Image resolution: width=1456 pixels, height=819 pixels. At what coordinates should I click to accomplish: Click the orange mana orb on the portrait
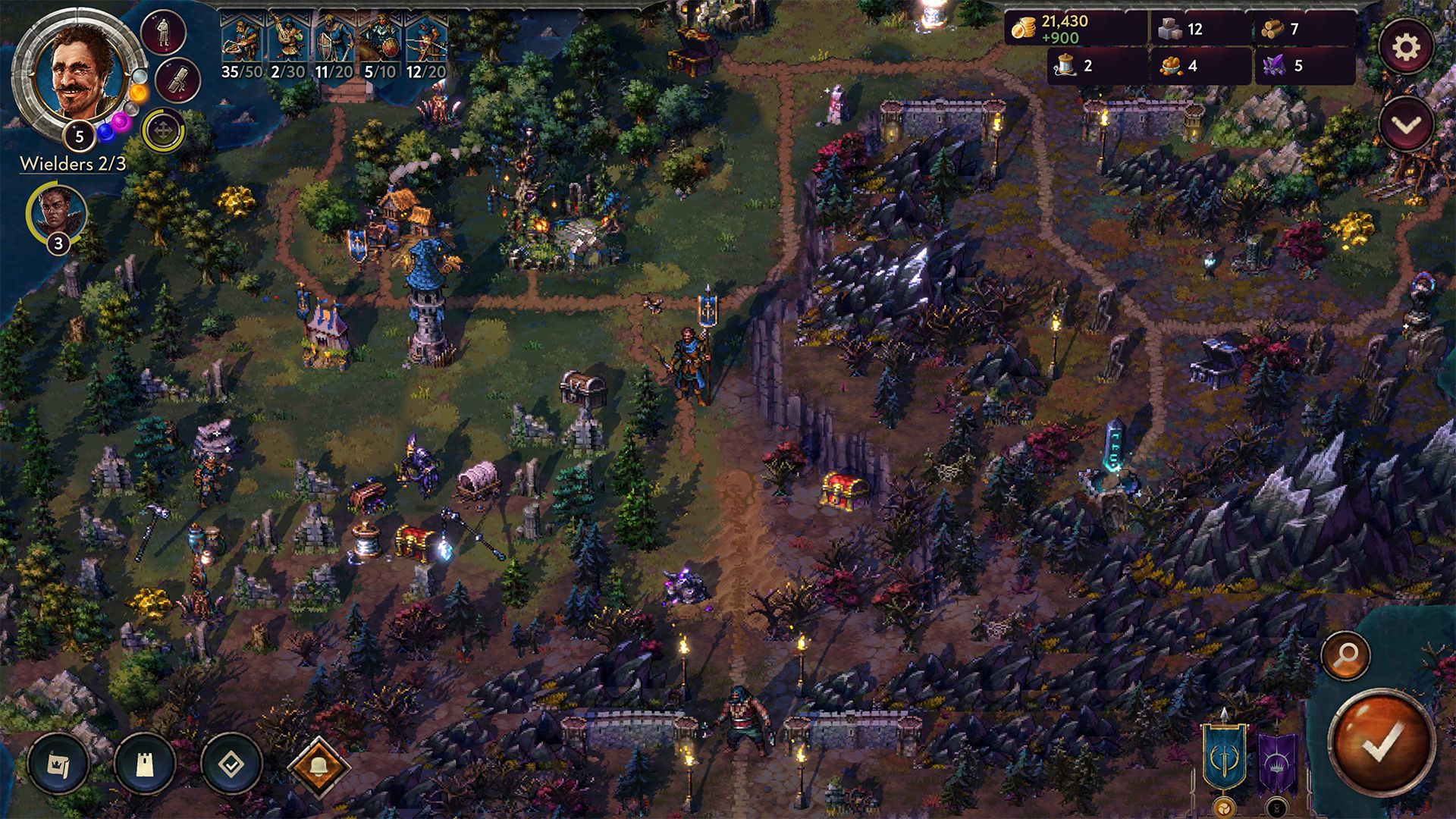(138, 93)
